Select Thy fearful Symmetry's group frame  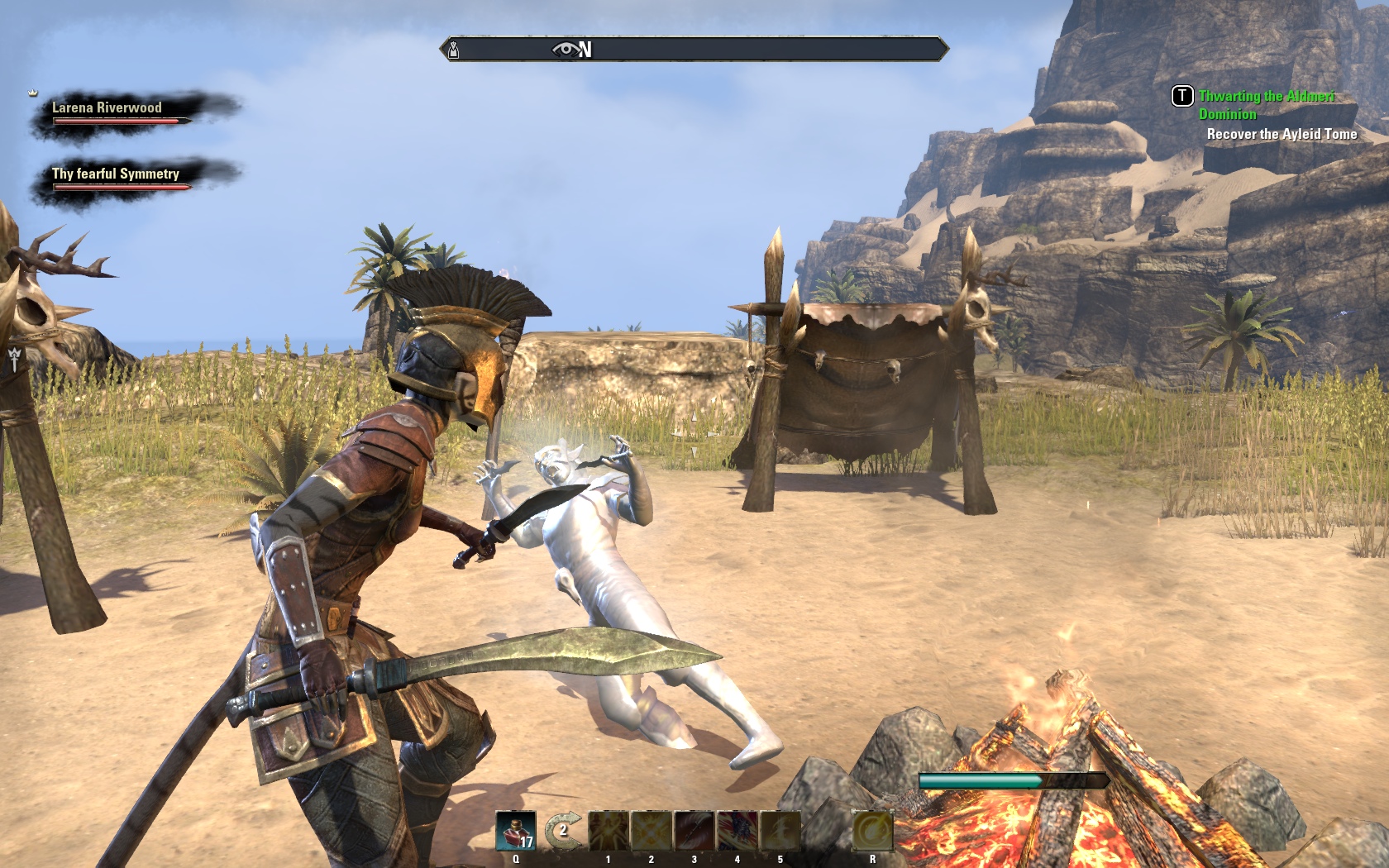(x=116, y=178)
